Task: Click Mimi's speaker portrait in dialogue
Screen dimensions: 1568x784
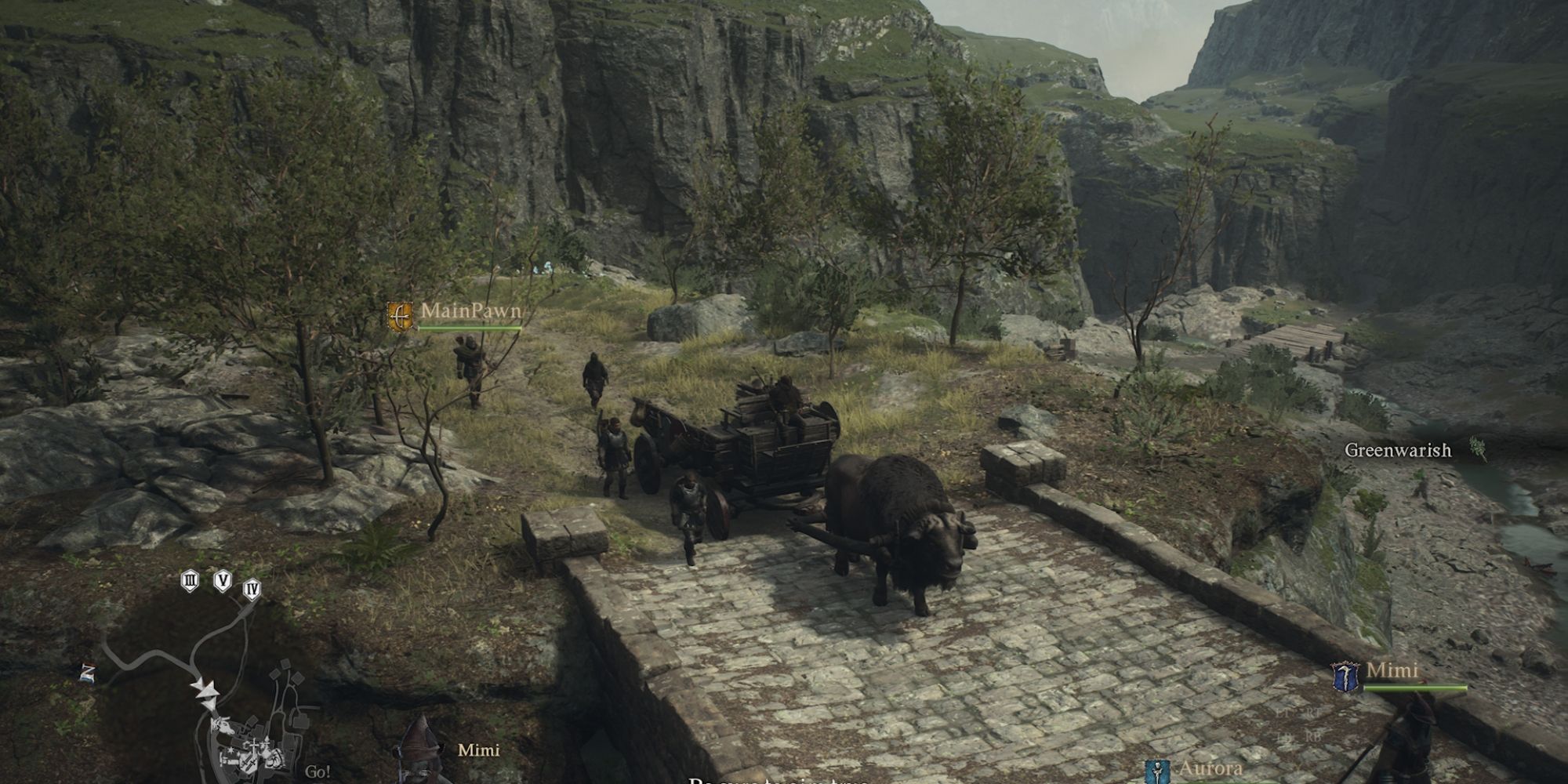Action: point(421,751)
